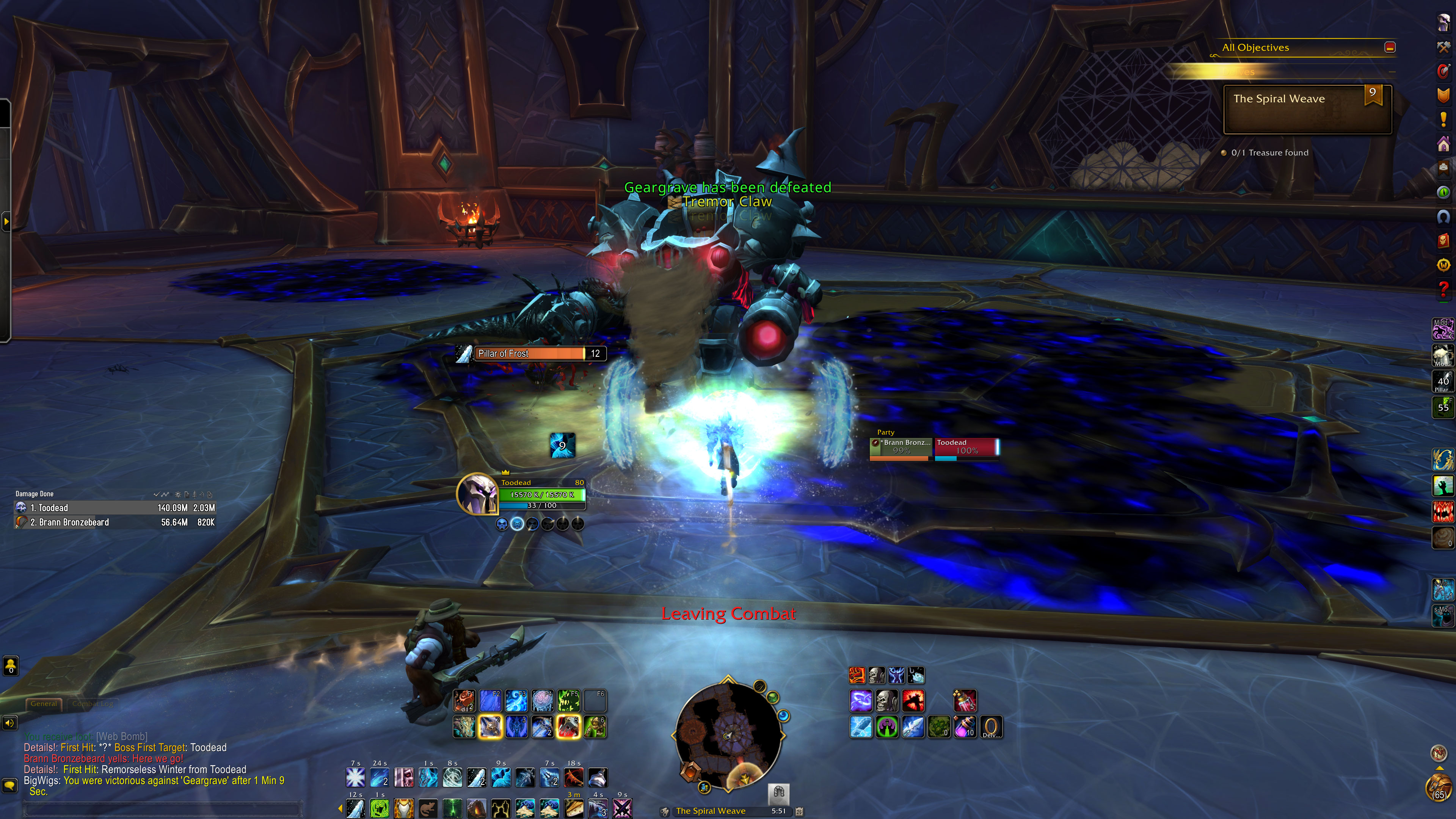Viewport: 1456px width, 819px height.
Task: Toggle the voice chat speaker button
Action: (9, 723)
